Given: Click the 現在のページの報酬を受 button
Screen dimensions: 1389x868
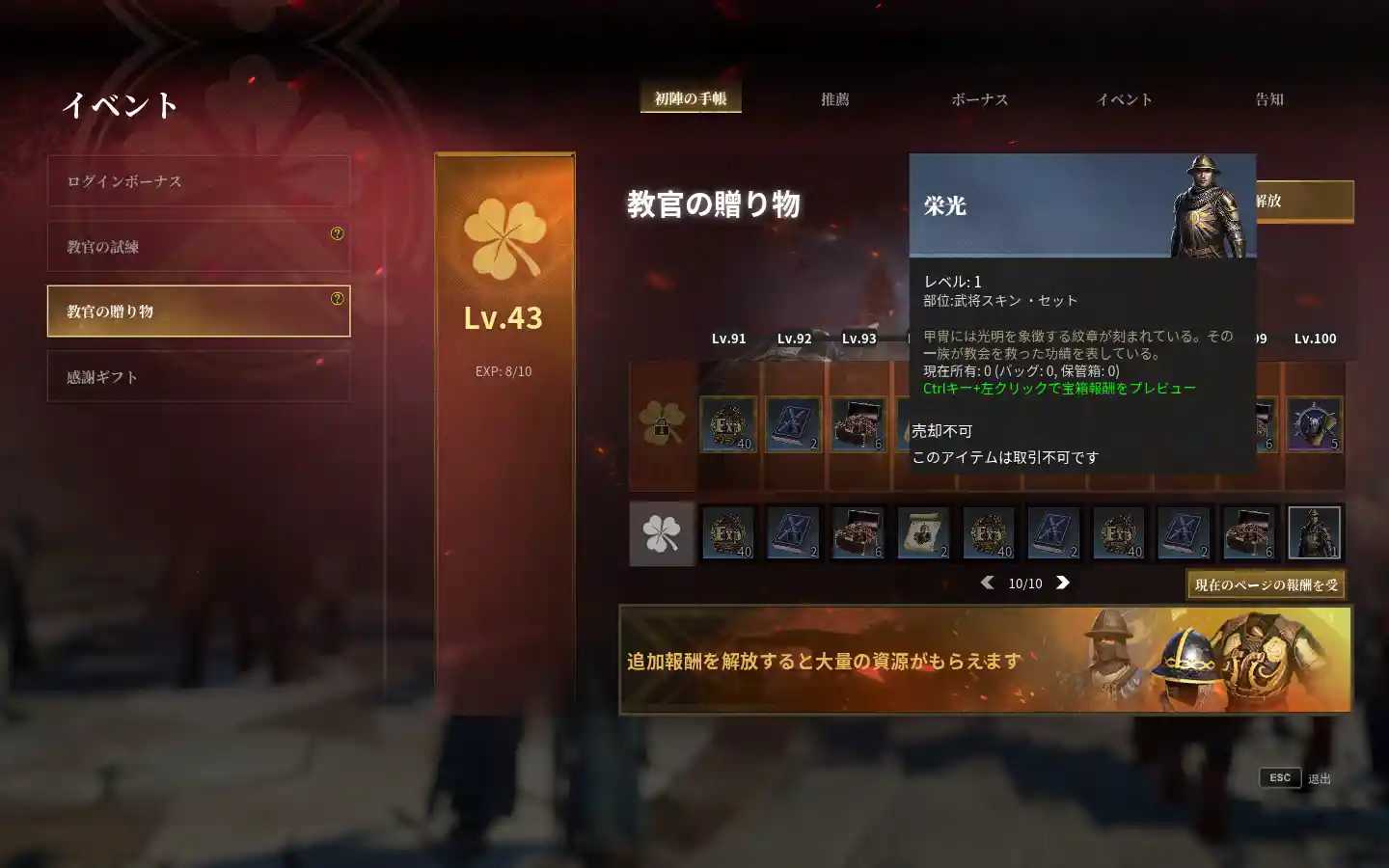Looking at the screenshot, I should 1264,584.
